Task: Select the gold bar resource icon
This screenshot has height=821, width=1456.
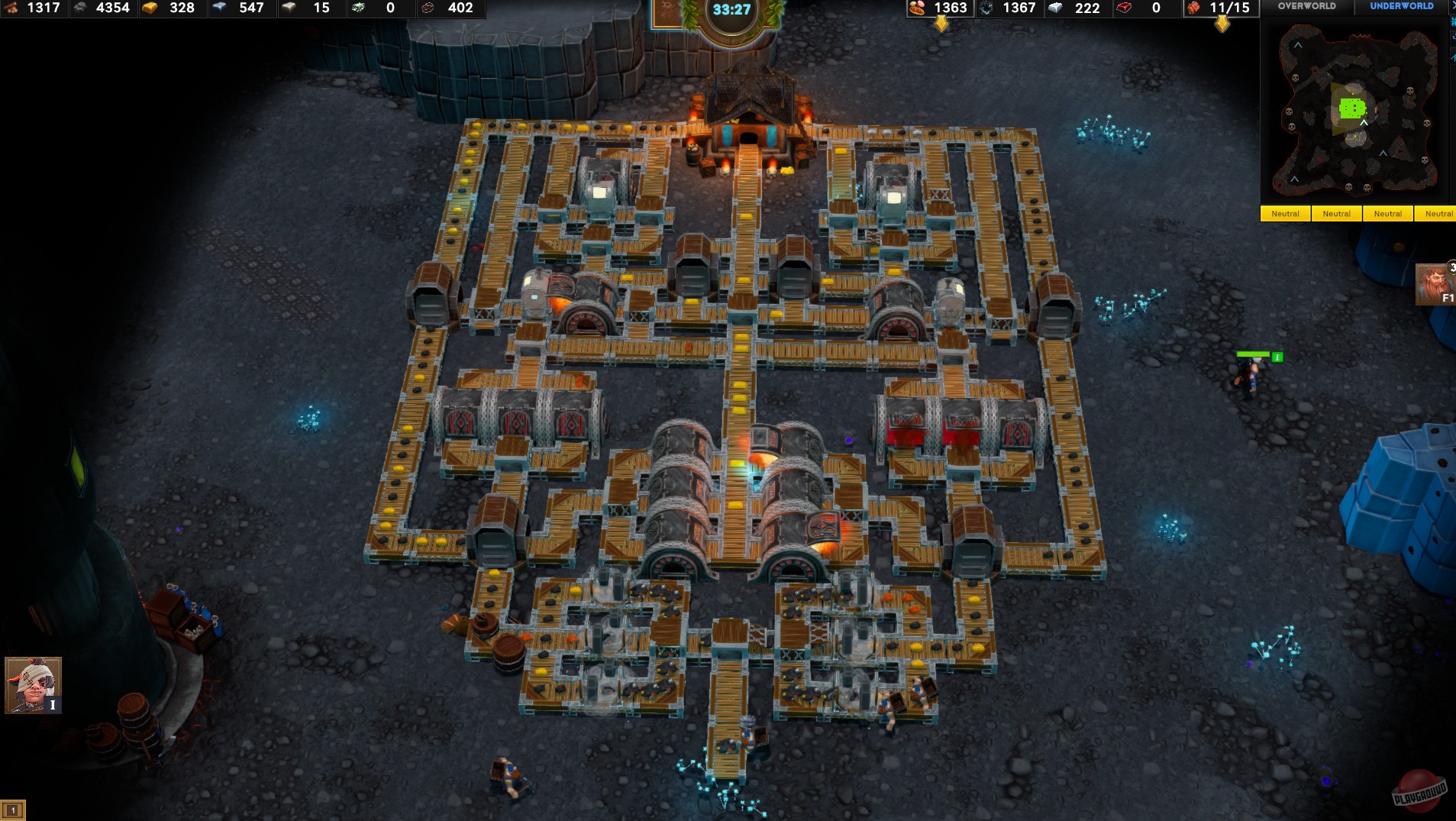Action: (150, 9)
